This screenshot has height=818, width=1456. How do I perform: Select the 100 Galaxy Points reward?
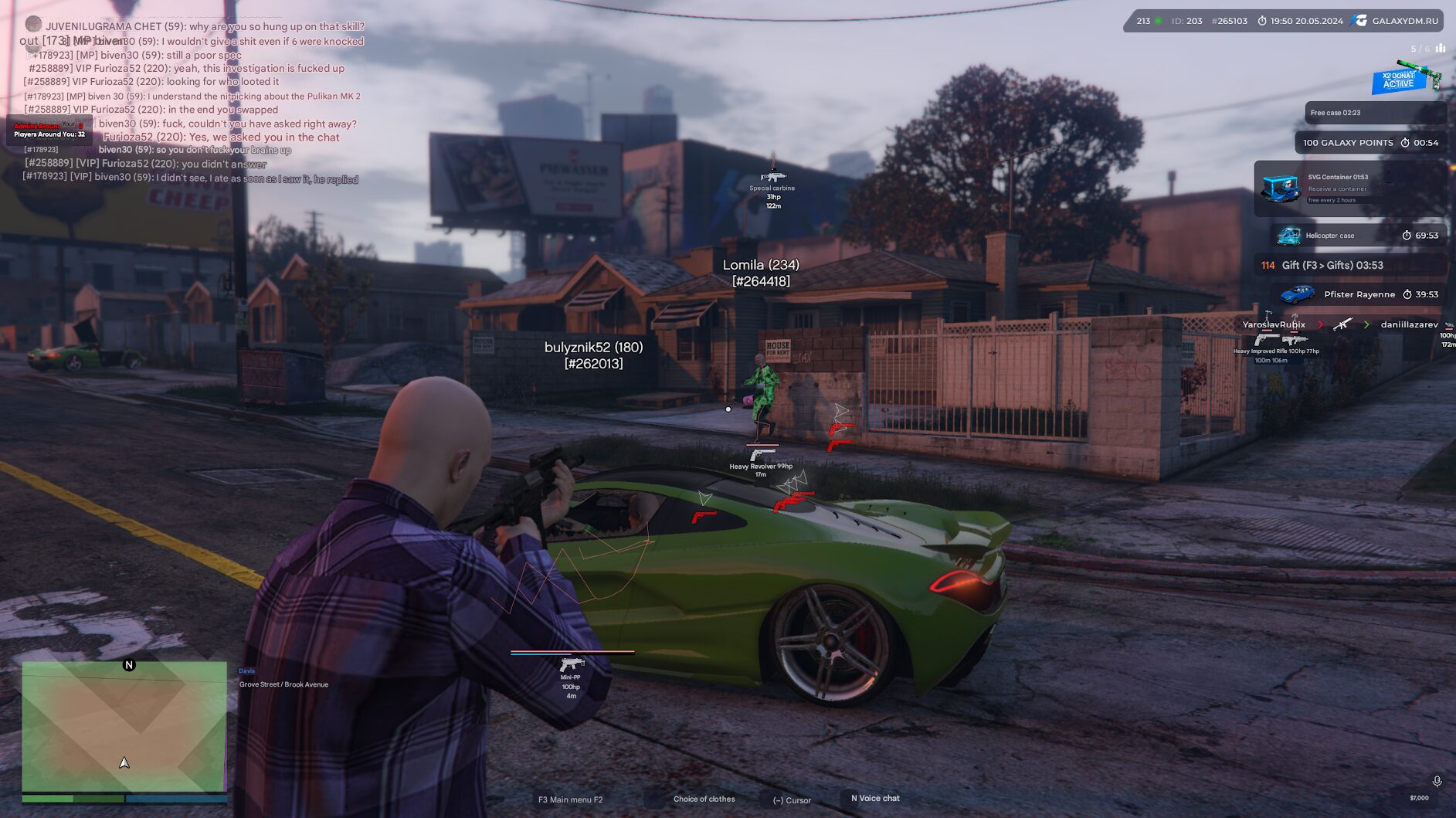point(1369,143)
